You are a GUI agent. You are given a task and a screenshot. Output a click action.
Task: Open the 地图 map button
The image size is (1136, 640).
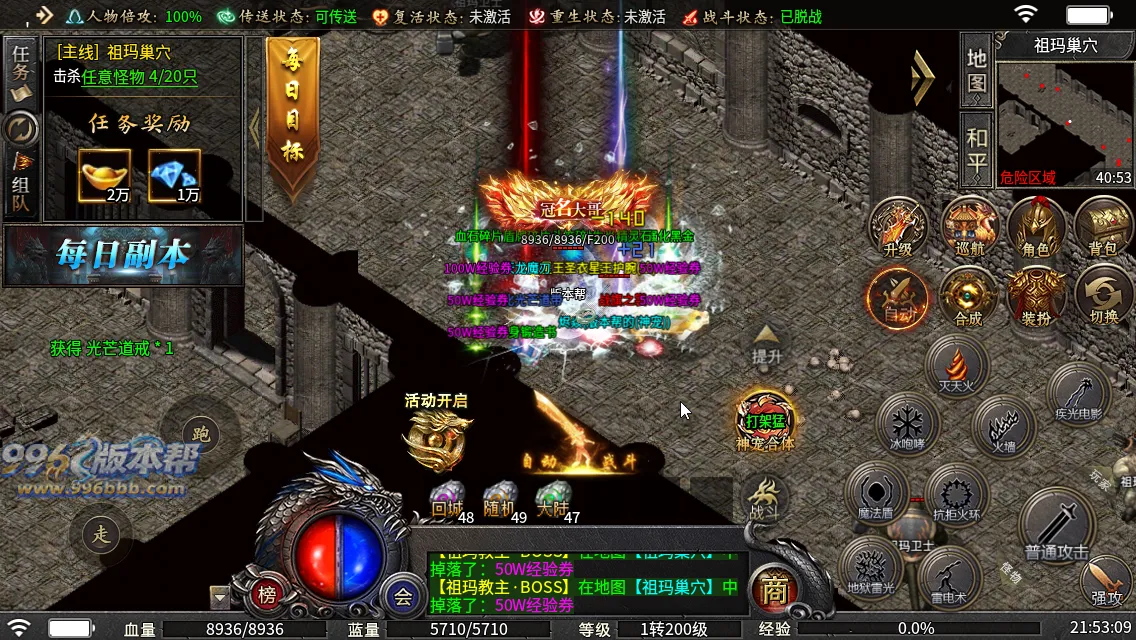click(976, 68)
